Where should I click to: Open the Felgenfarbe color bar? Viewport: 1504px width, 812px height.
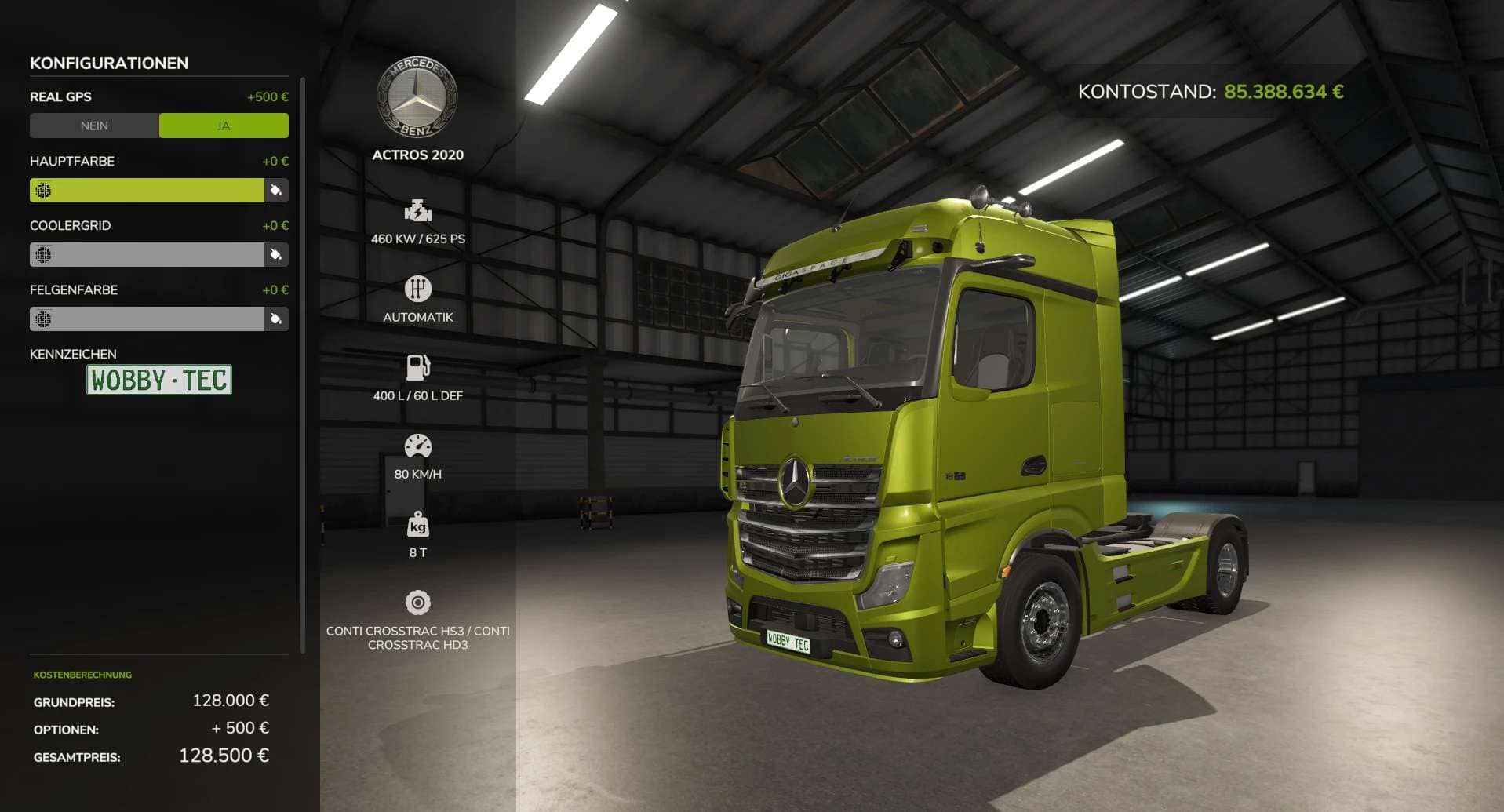tap(147, 319)
